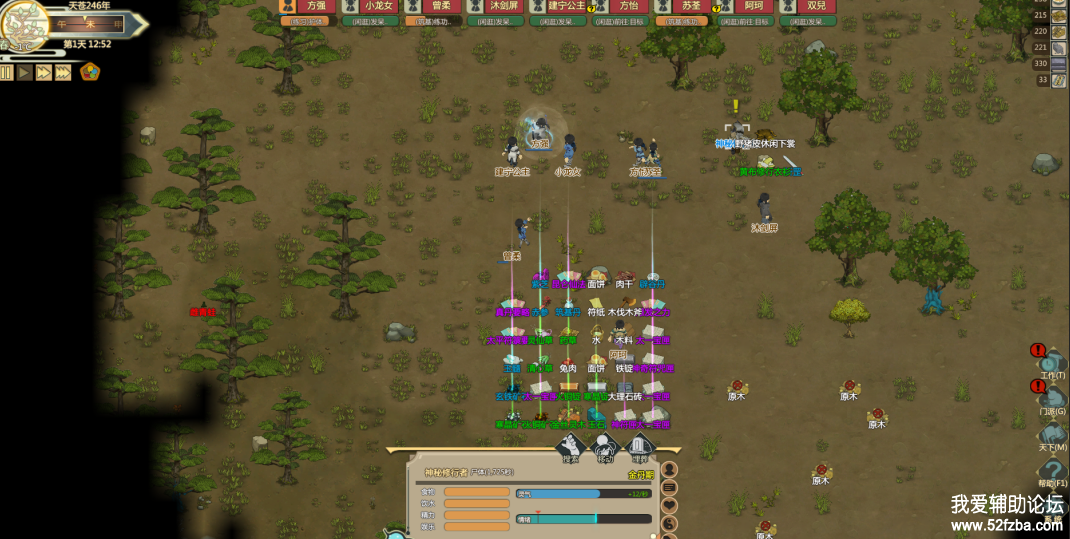Switch to double fast-forward speed
The image size is (1070, 539).
pyautogui.click(x=44, y=72)
